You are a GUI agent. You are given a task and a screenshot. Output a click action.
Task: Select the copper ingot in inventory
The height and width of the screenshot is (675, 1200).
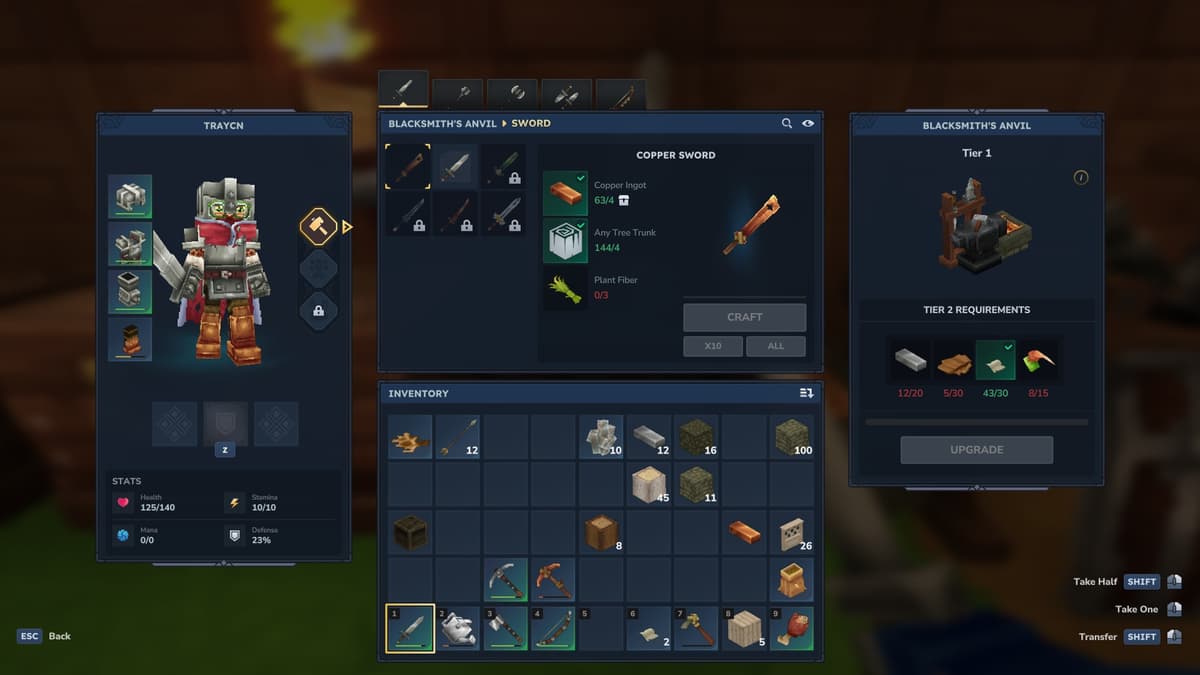click(x=744, y=532)
